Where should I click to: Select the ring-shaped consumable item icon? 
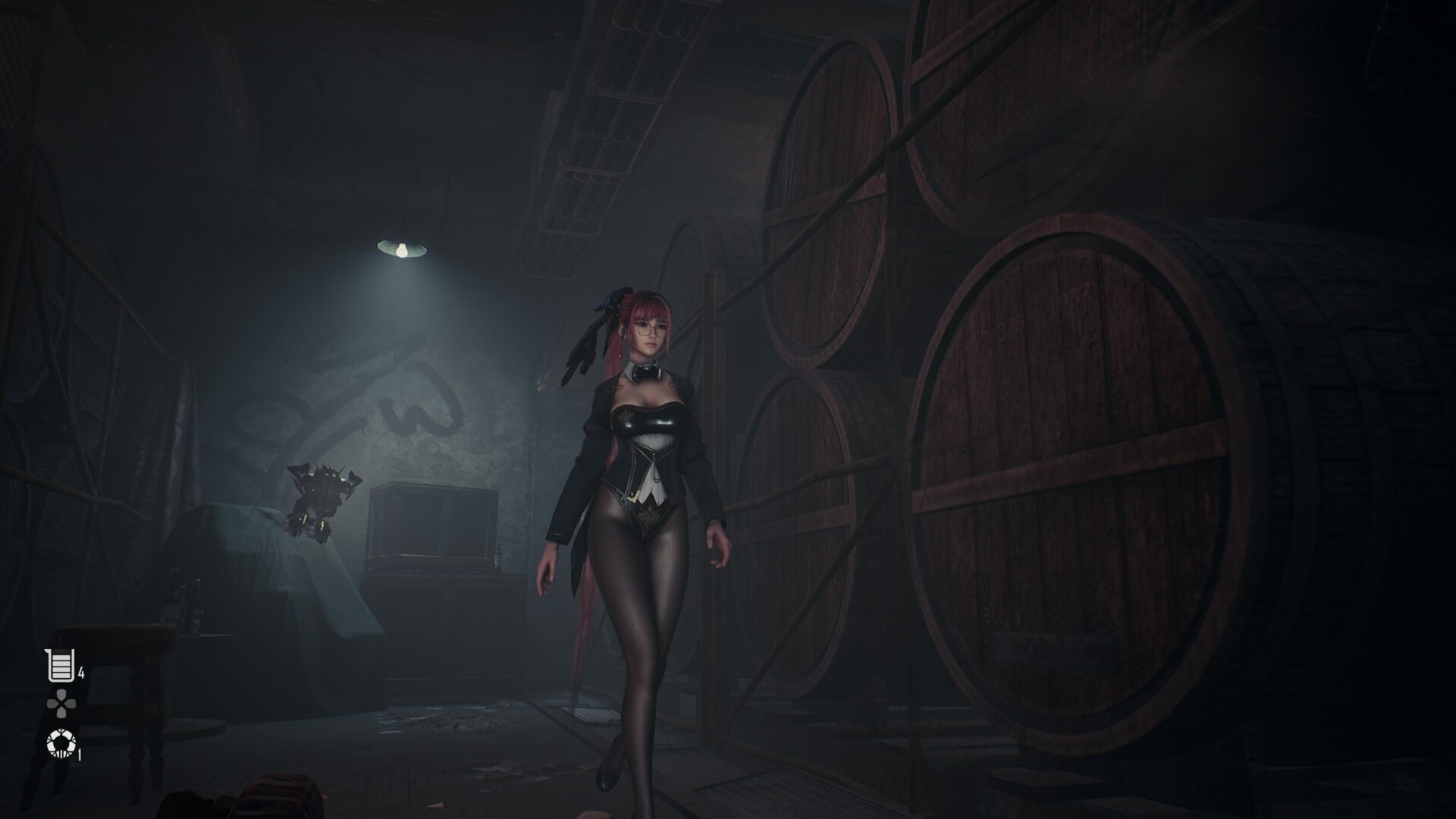click(59, 745)
